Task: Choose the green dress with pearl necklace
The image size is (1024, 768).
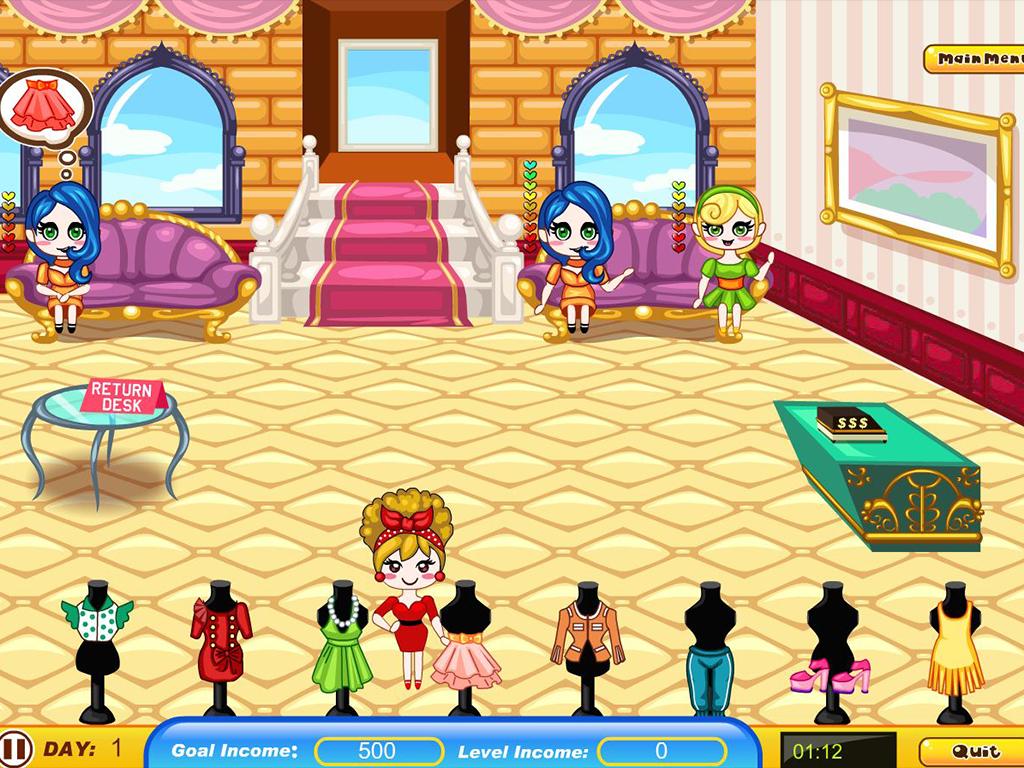Action: (x=342, y=640)
